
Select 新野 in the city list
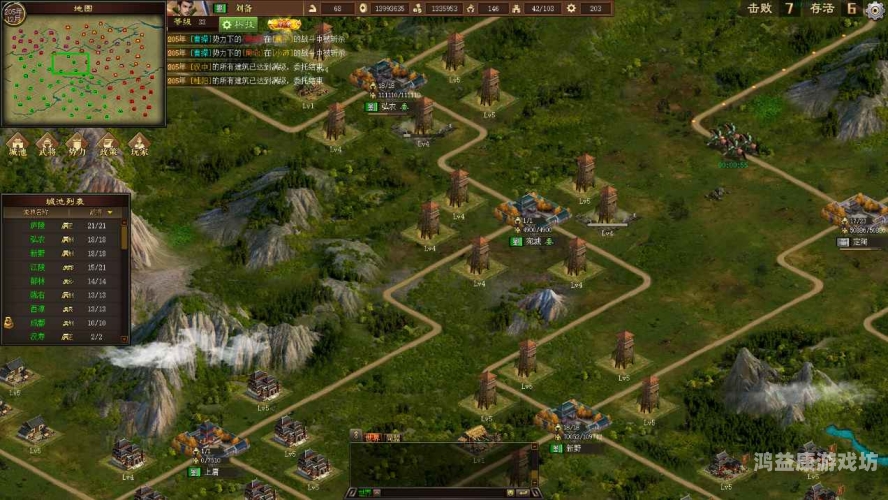click(x=38, y=254)
